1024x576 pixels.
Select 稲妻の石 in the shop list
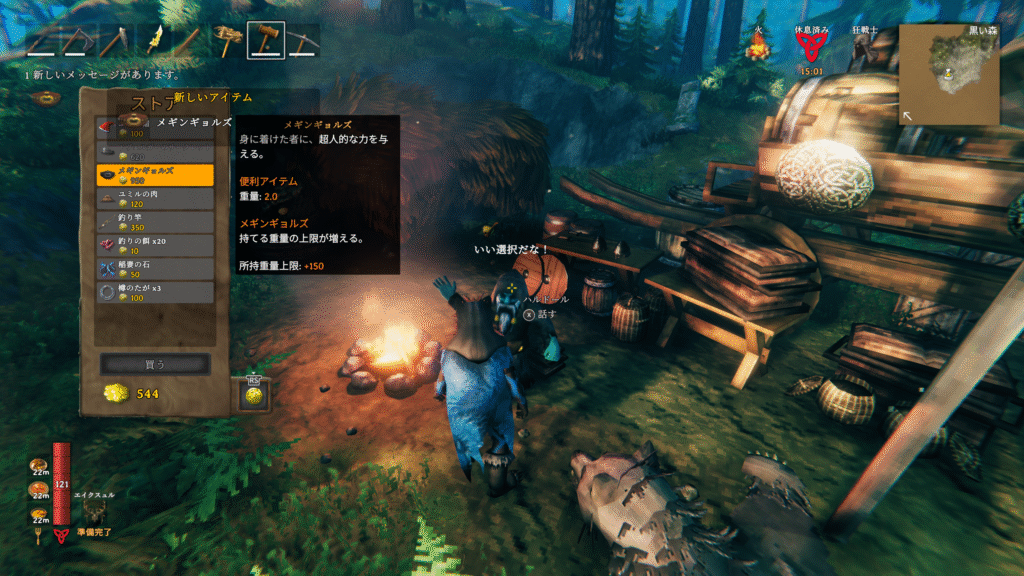pyautogui.click(x=155, y=269)
